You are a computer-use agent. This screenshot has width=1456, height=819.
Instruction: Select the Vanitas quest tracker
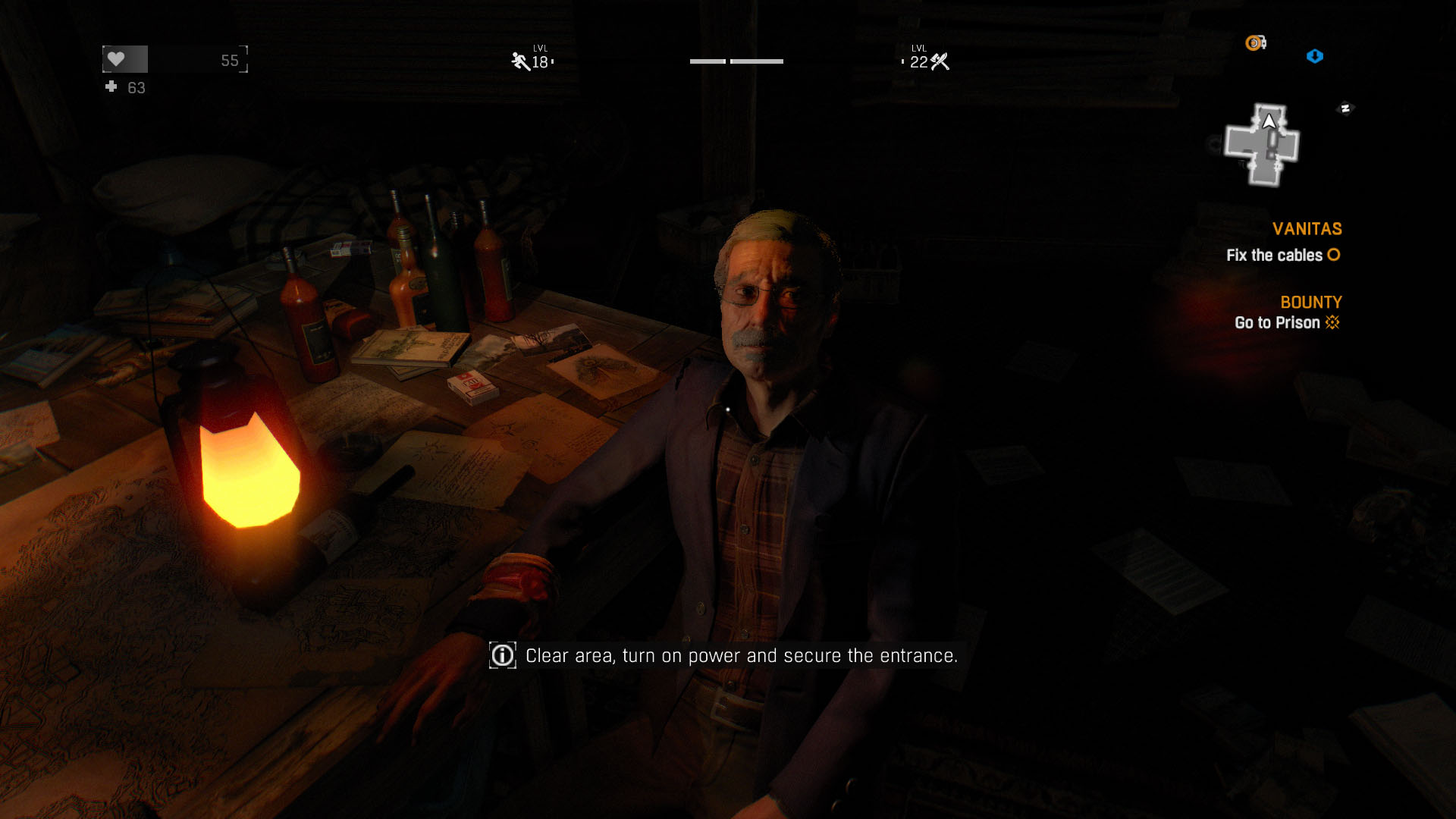[1307, 229]
